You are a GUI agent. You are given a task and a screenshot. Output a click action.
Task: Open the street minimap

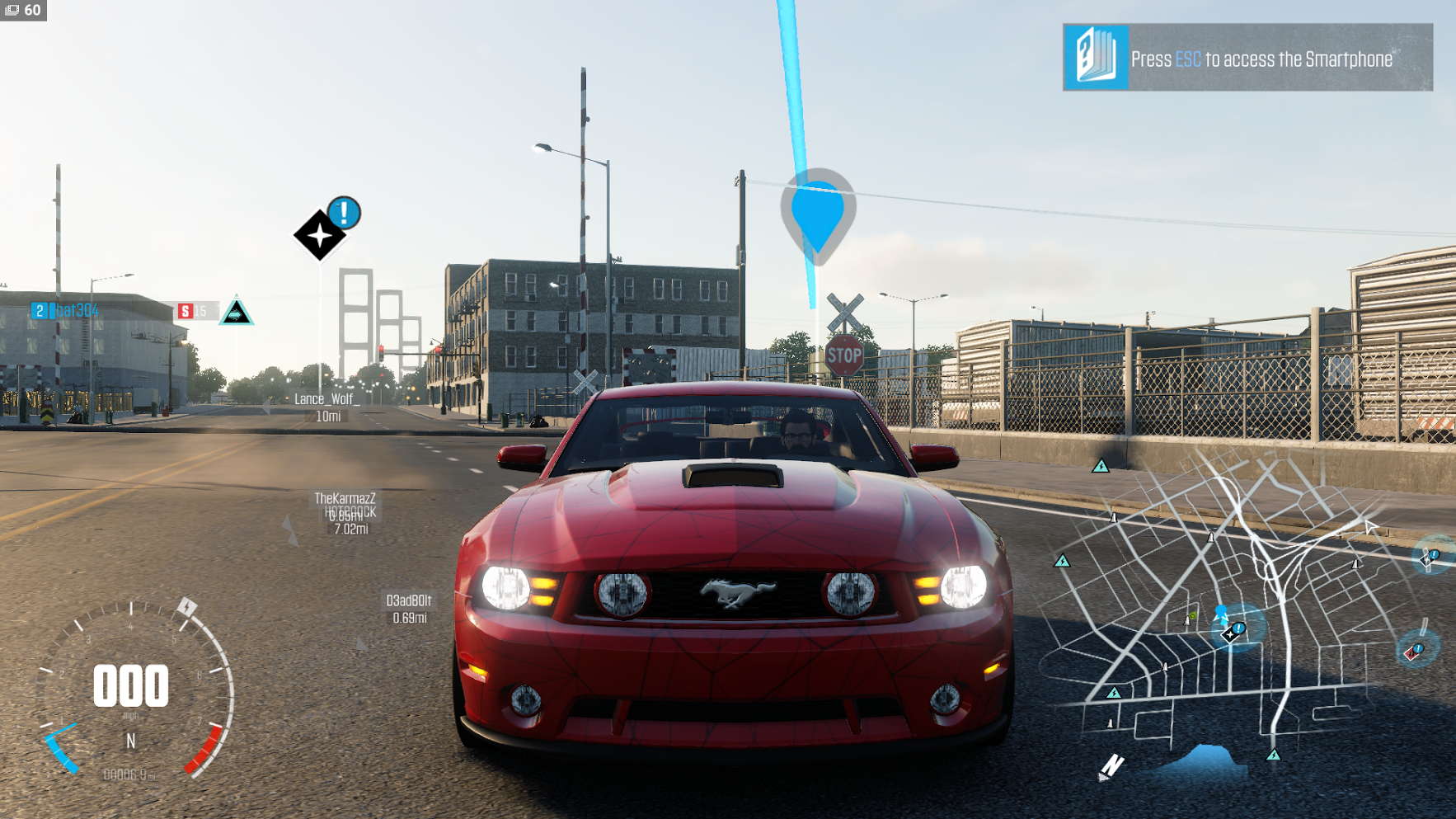pos(1237,610)
